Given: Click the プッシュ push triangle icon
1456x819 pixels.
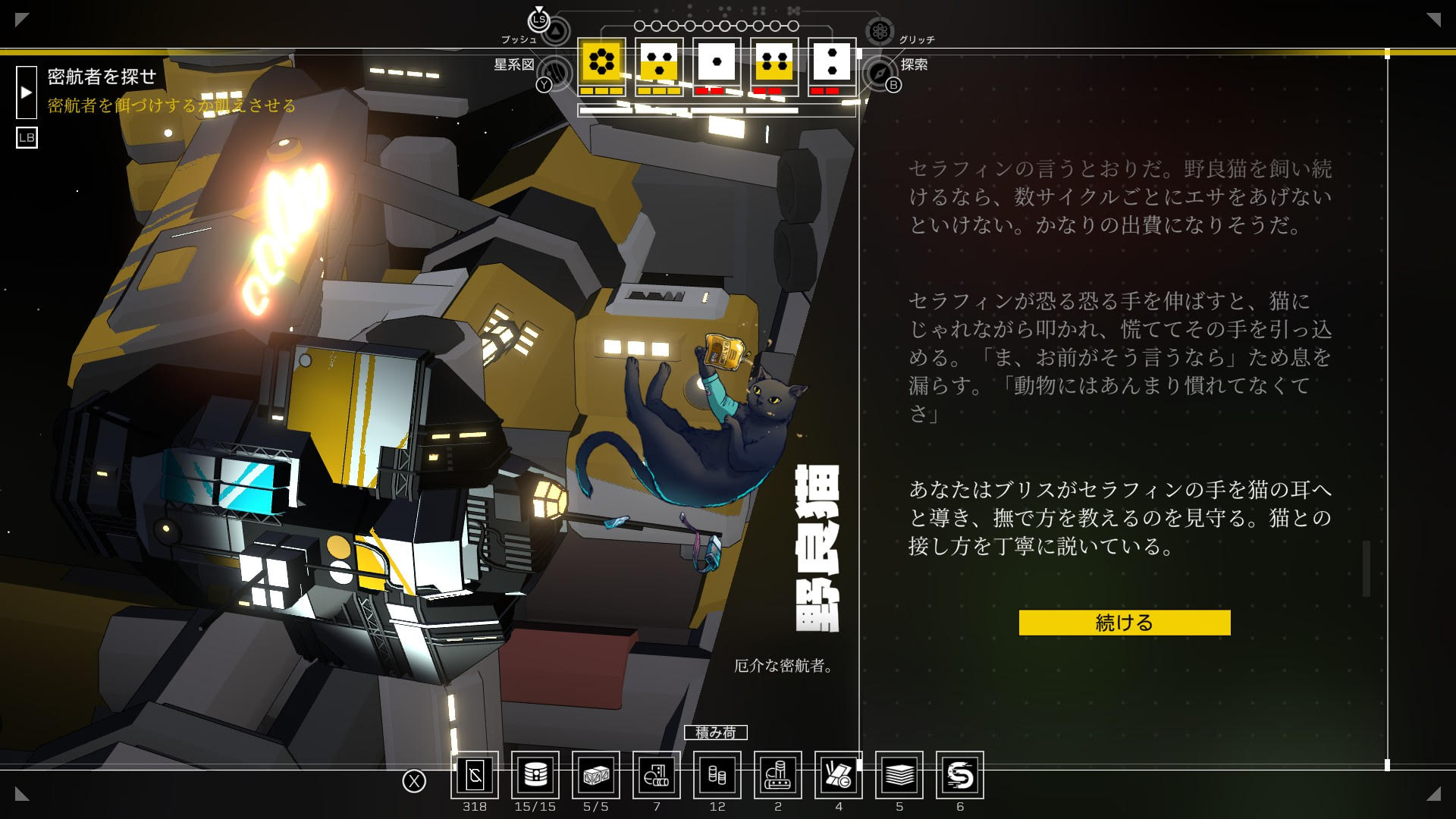Looking at the screenshot, I should point(556,31).
